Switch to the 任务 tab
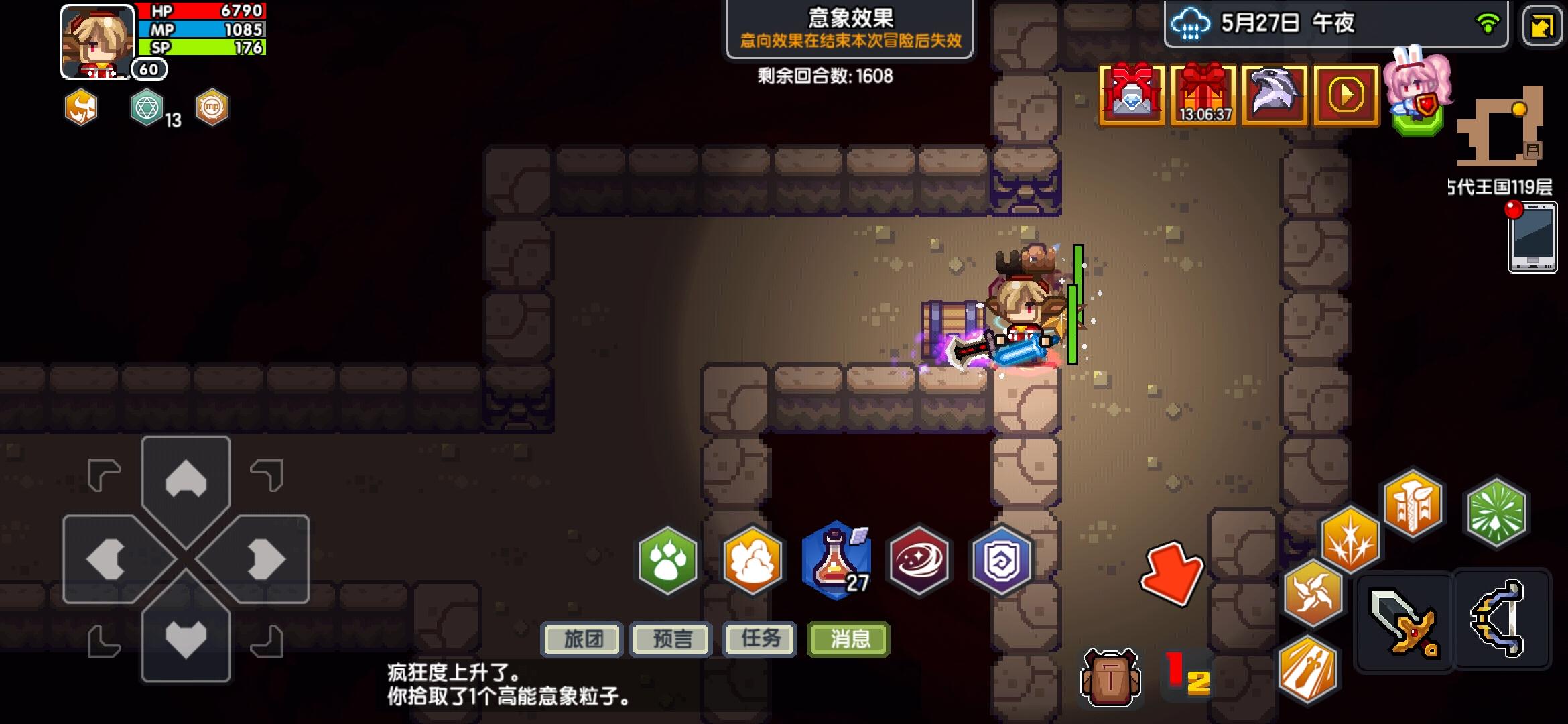Screen dimensions: 1568x724 click(759, 640)
